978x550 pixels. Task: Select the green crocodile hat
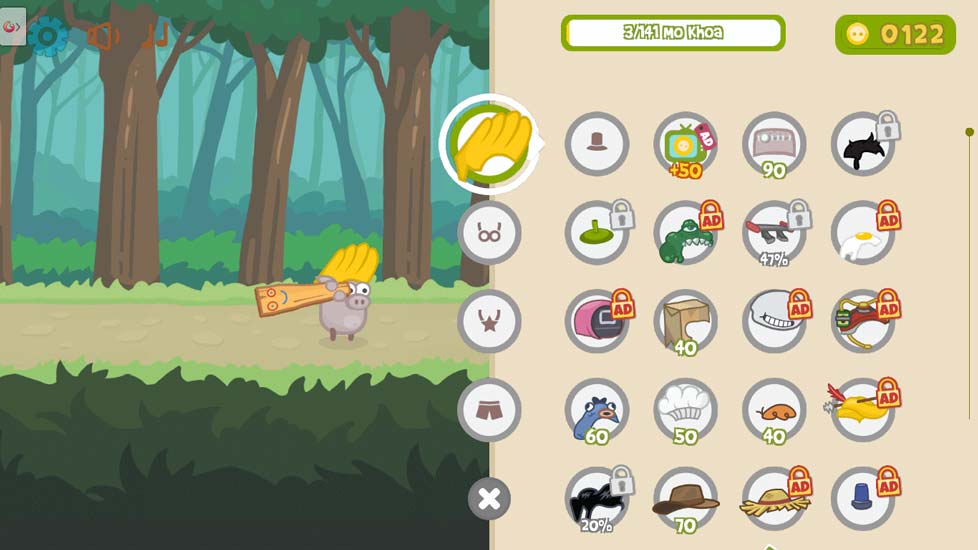pyautogui.click(x=685, y=234)
